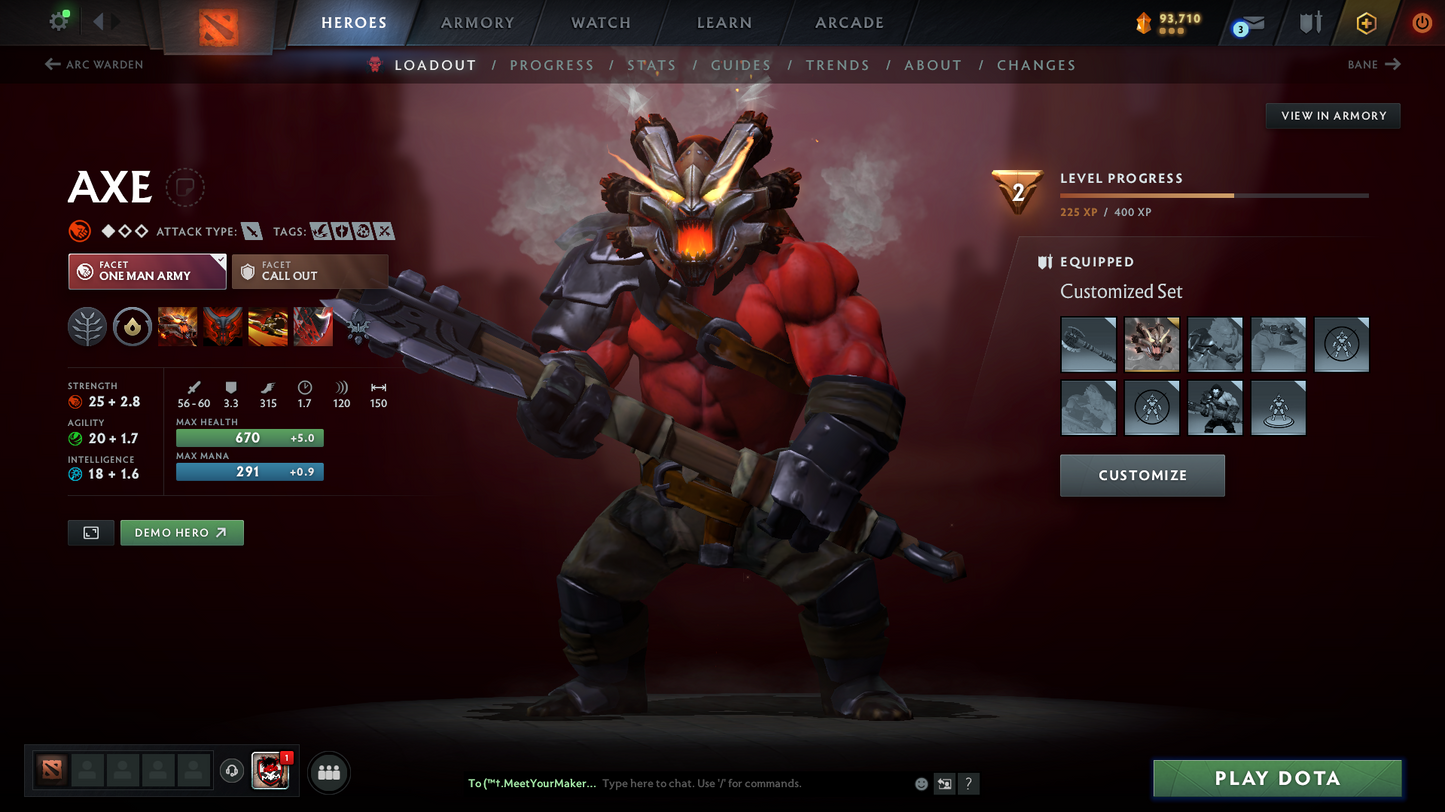
Task: Select the Call Out facet
Action: [x=310, y=271]
